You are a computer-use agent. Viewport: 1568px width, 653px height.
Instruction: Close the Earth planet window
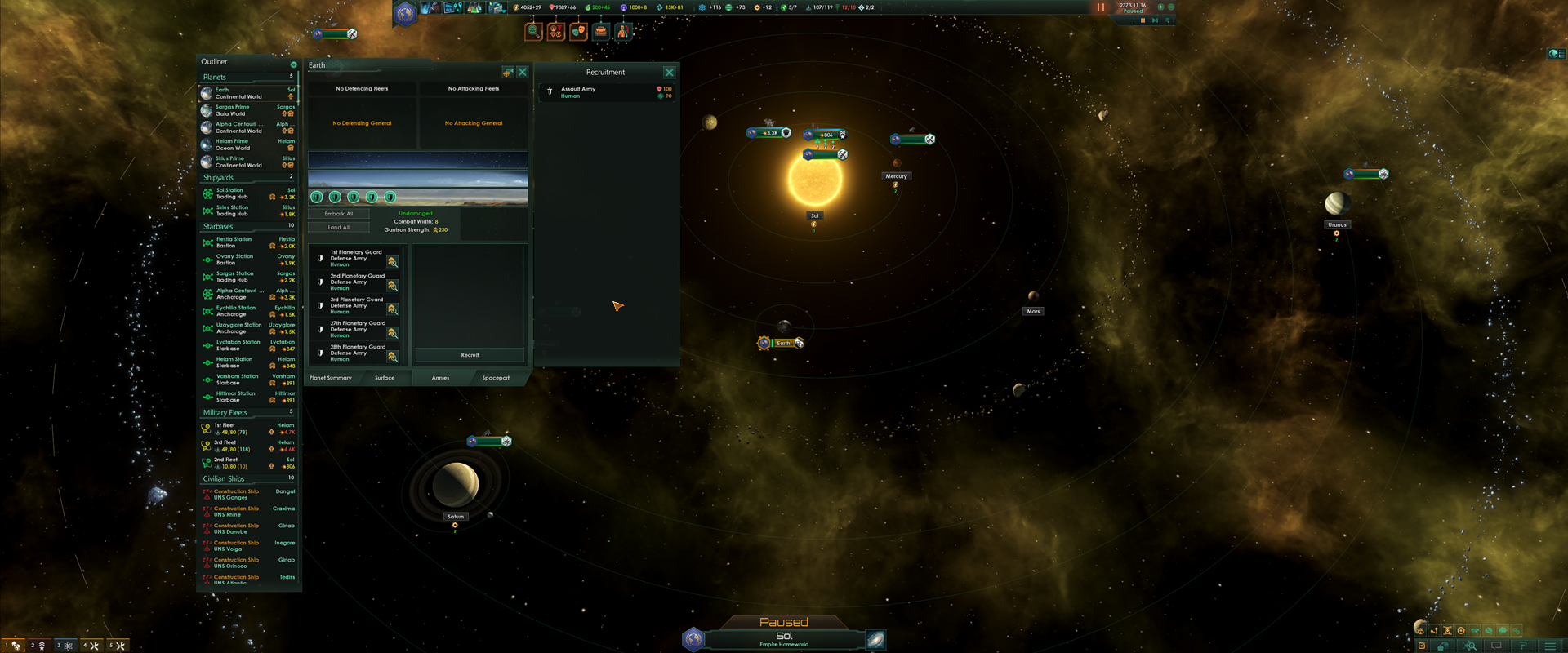point(523,73)
